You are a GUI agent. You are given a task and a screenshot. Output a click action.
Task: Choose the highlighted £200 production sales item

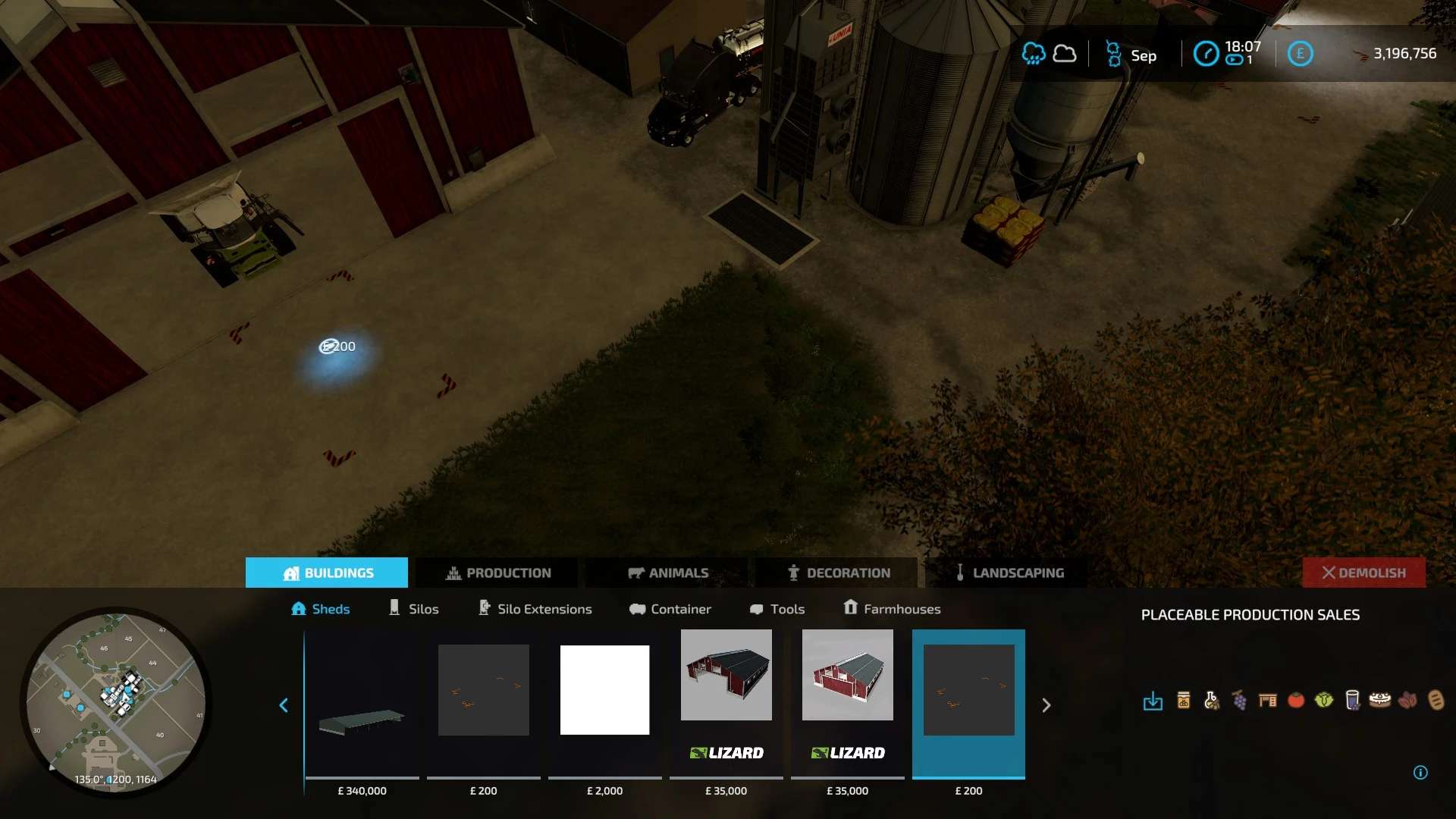(968, 705)
